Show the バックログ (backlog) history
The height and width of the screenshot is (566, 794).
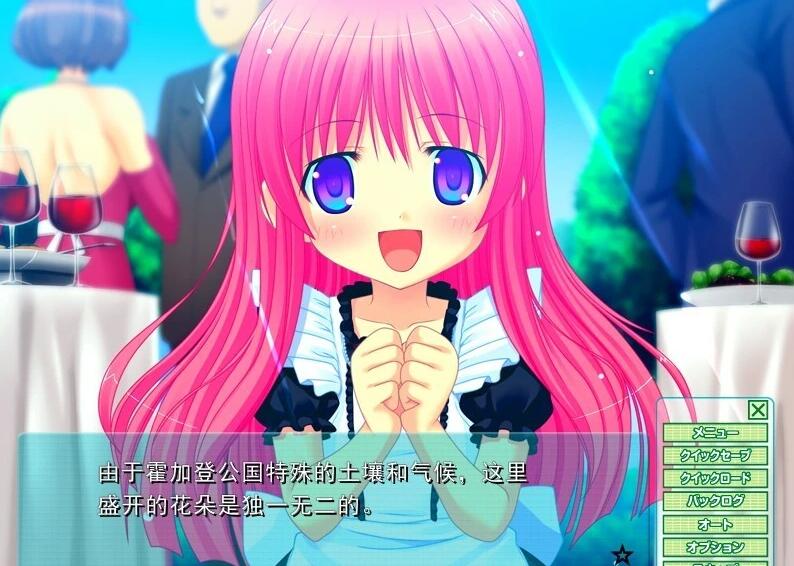point(714,502)
